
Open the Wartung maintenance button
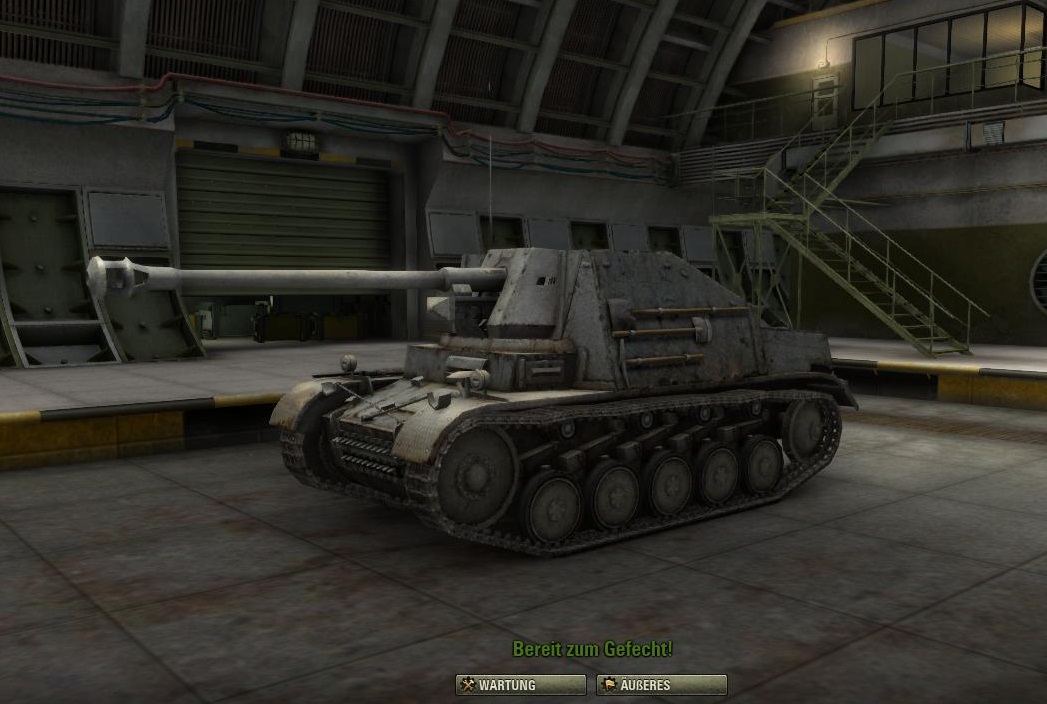[x=520, y=685]
